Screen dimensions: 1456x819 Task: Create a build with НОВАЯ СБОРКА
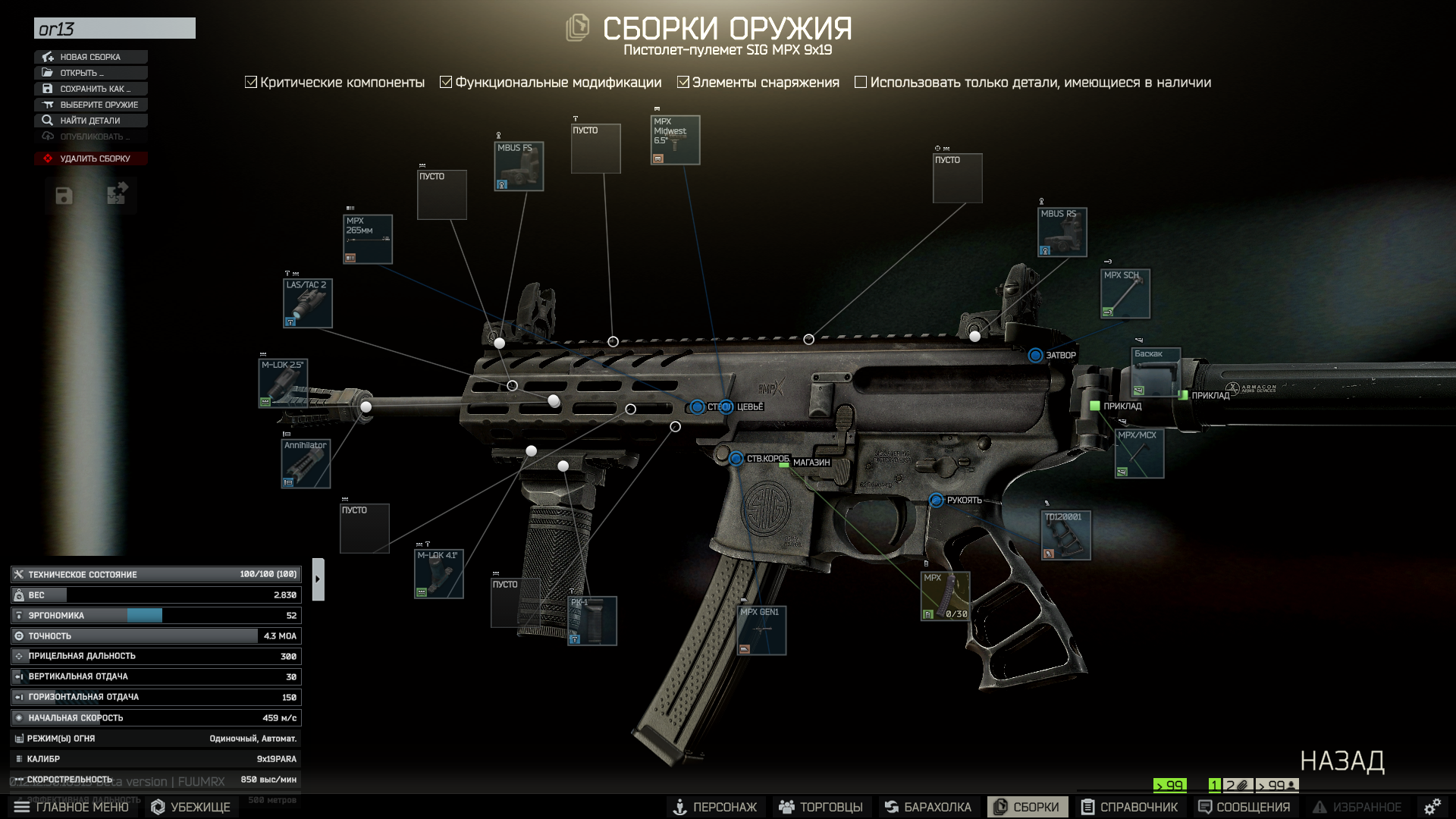click(x=90, y=56)
